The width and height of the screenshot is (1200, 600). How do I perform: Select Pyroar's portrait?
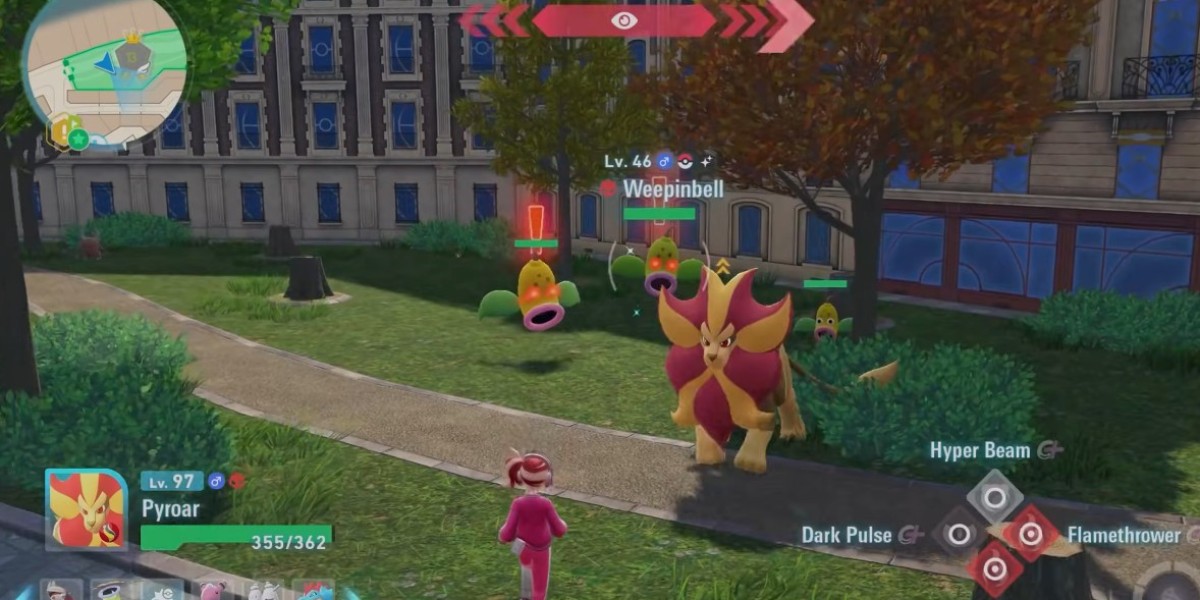click(x=87, y=510)
